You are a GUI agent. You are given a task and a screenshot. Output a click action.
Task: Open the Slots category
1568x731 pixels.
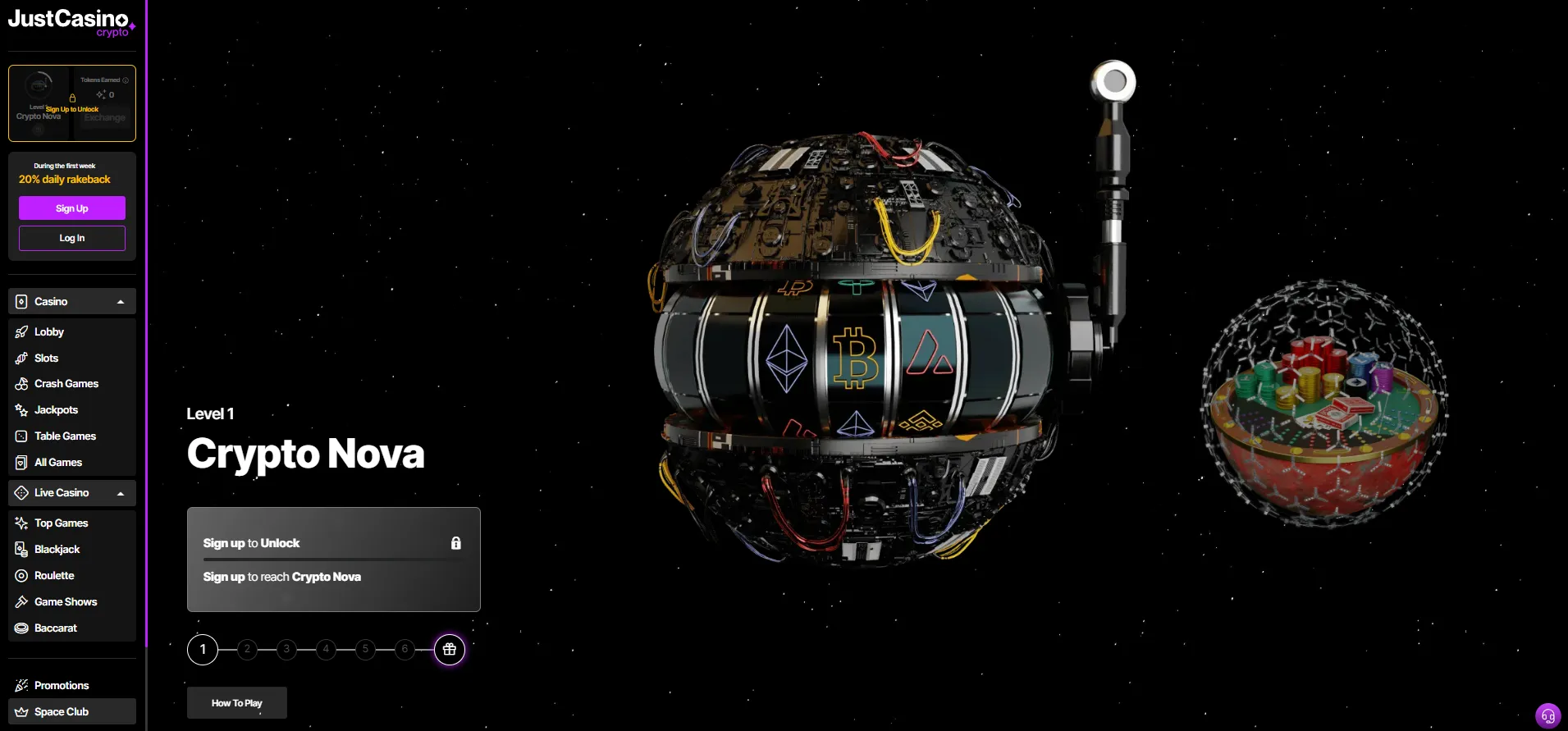coord(47,359)
